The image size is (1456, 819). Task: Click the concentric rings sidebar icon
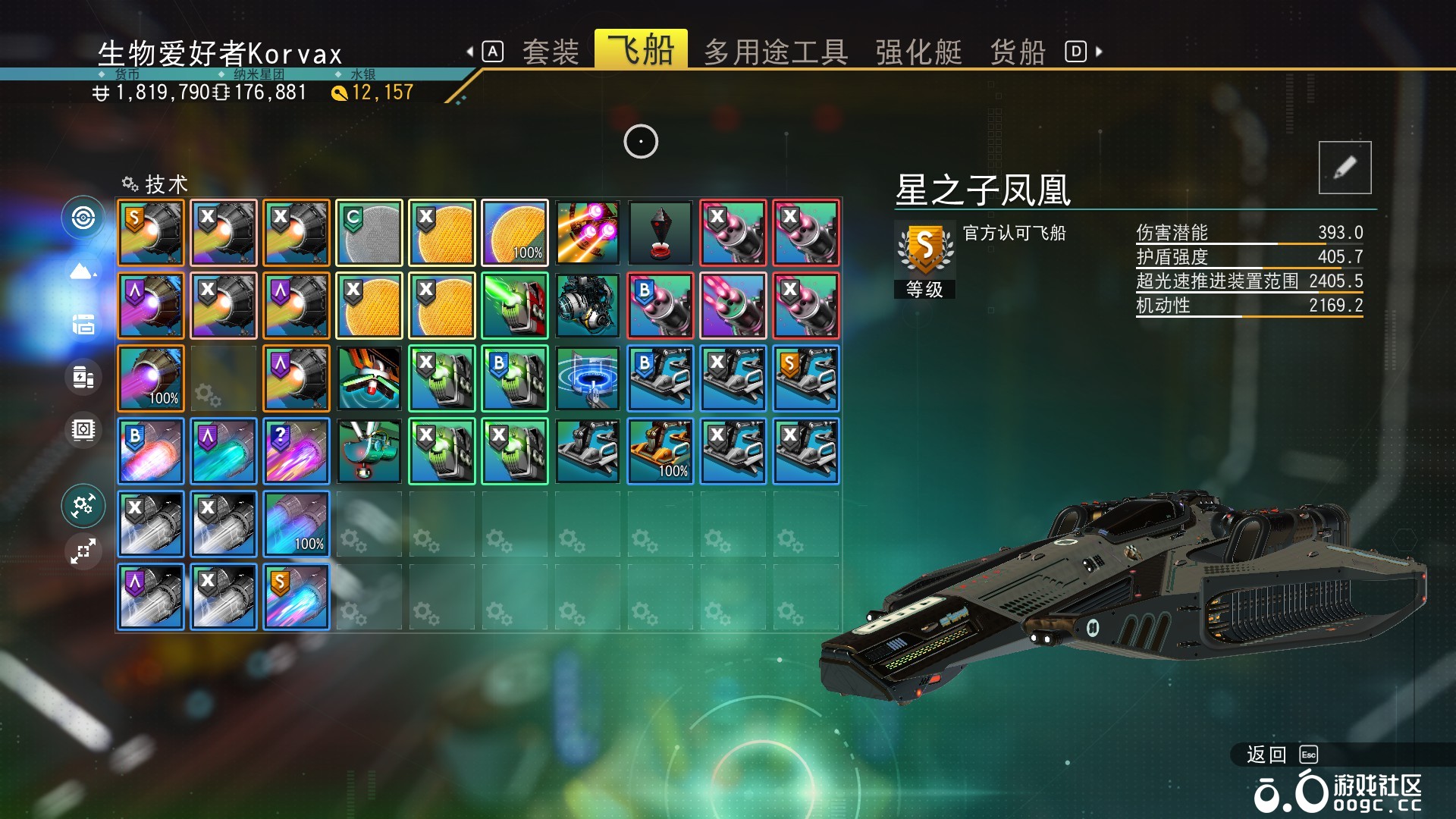coord(83,218)
